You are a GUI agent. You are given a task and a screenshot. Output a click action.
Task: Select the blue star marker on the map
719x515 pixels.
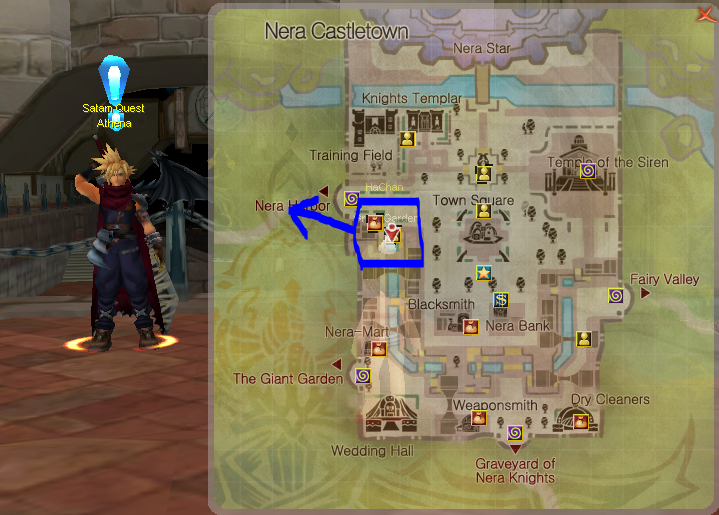coord(484,272)
